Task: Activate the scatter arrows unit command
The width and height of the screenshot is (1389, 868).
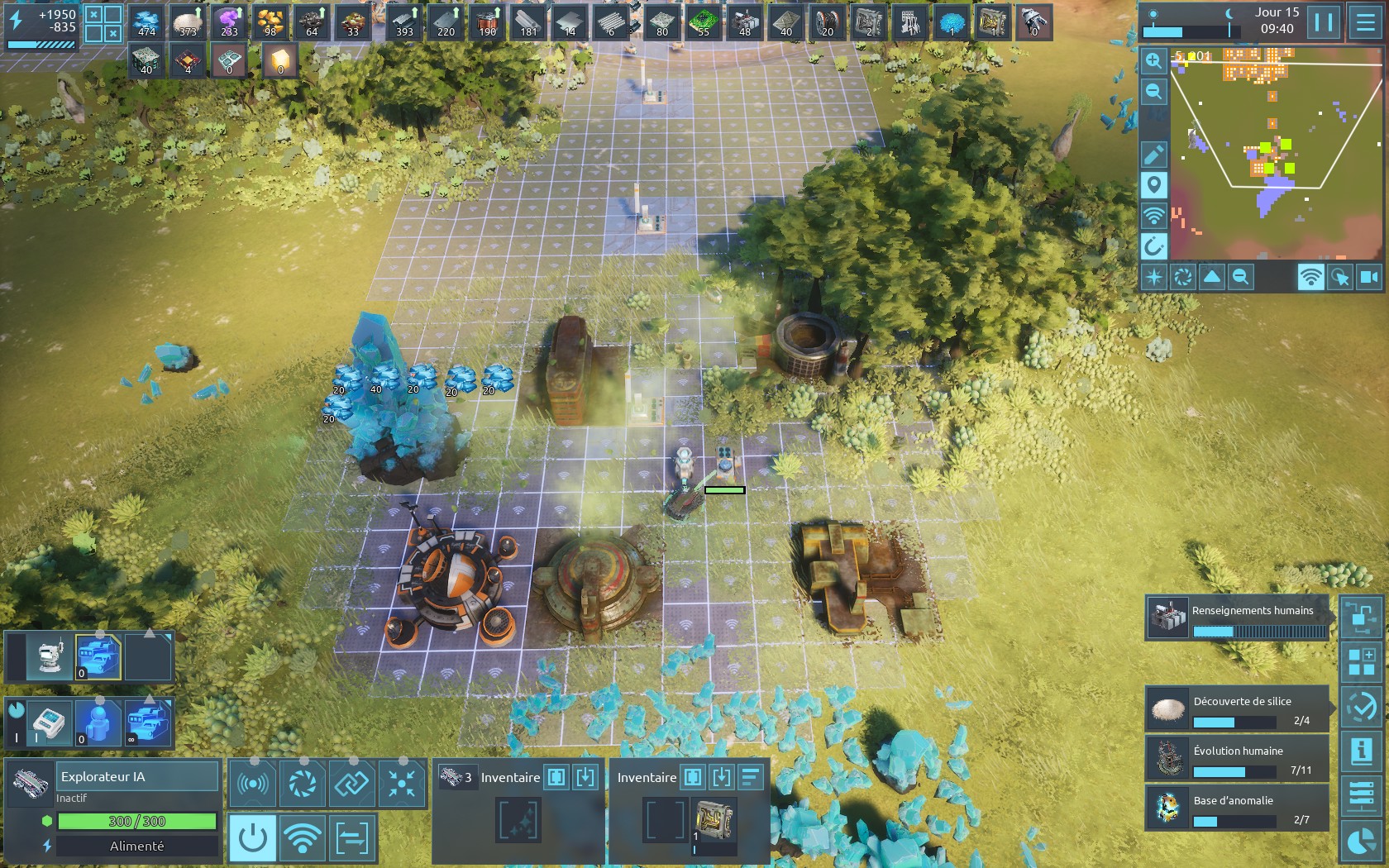Action: pyautogui.click(x=402, y=783)
